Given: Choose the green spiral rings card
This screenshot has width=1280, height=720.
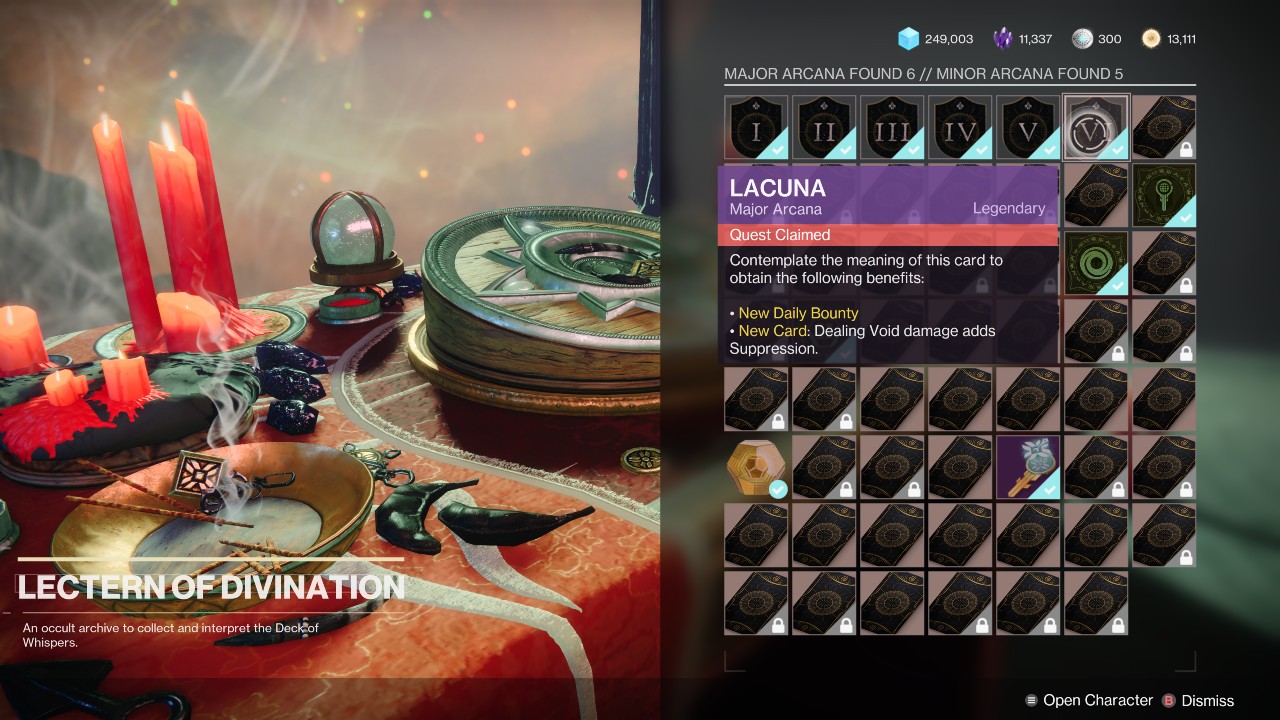Looking at the screenshot, I should click(x=1096, y=263).
